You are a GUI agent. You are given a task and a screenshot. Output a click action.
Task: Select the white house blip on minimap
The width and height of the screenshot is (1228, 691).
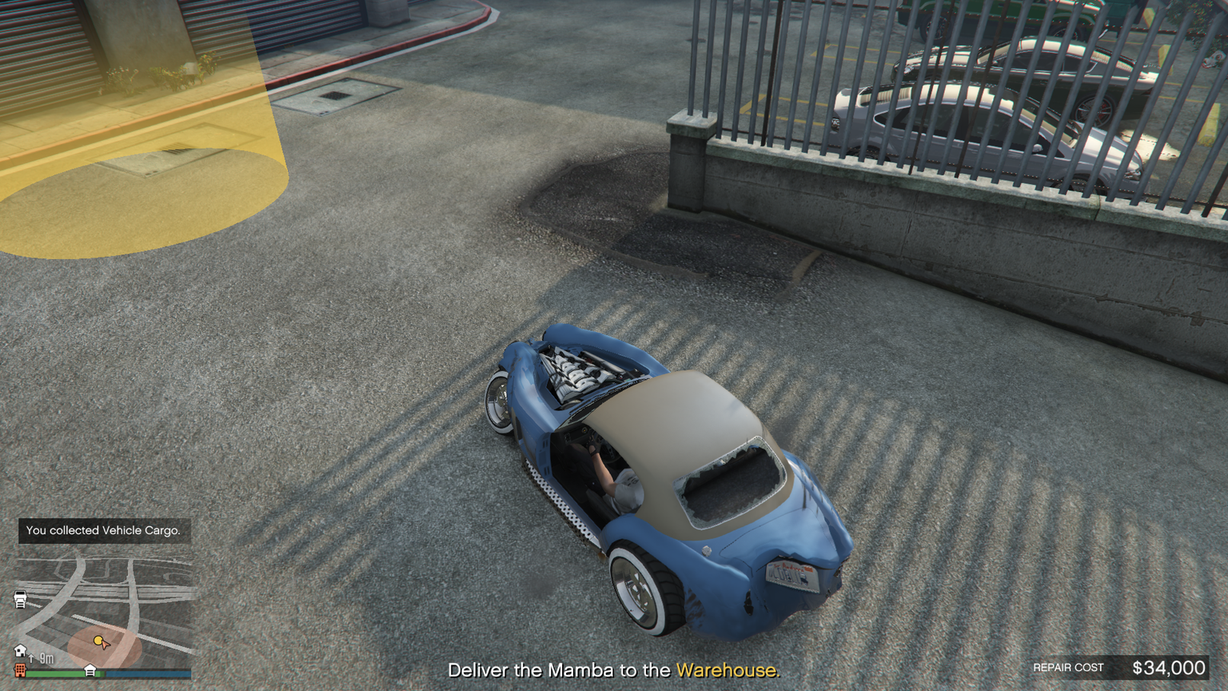pos(20,651)
